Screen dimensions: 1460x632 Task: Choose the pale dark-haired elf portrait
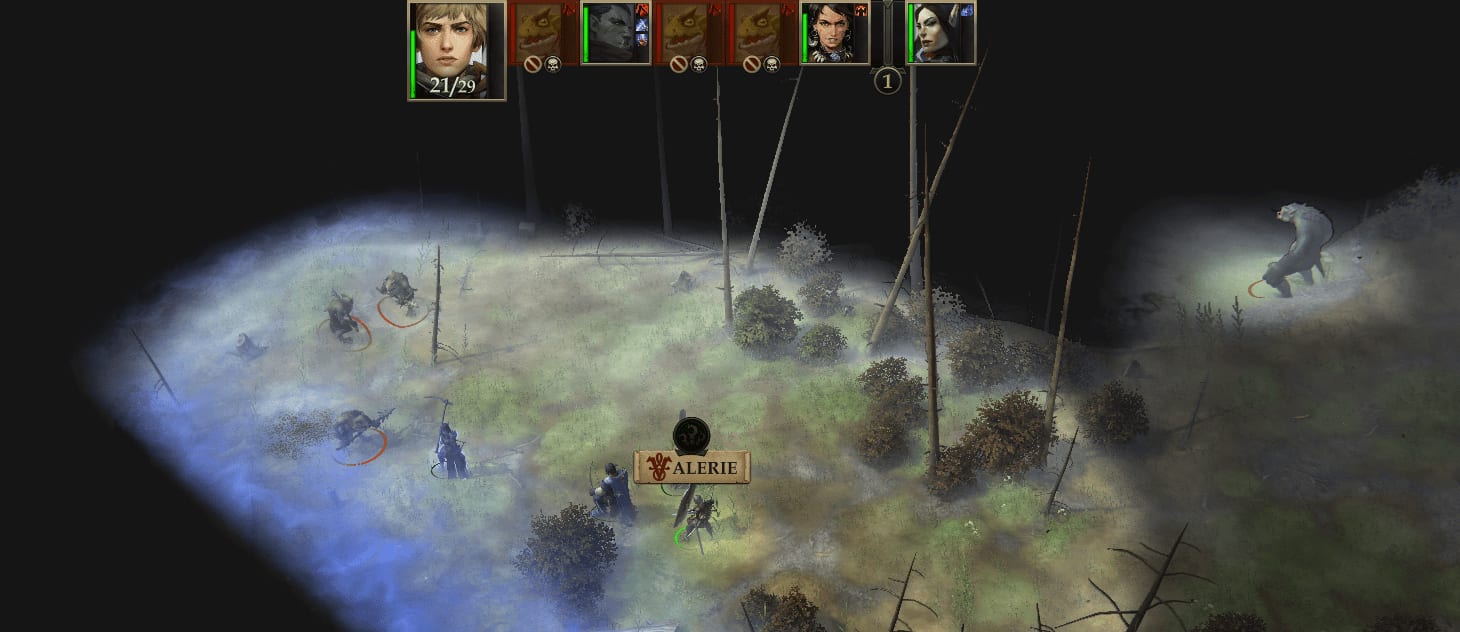pyautogui.click(x=938, y=34)
